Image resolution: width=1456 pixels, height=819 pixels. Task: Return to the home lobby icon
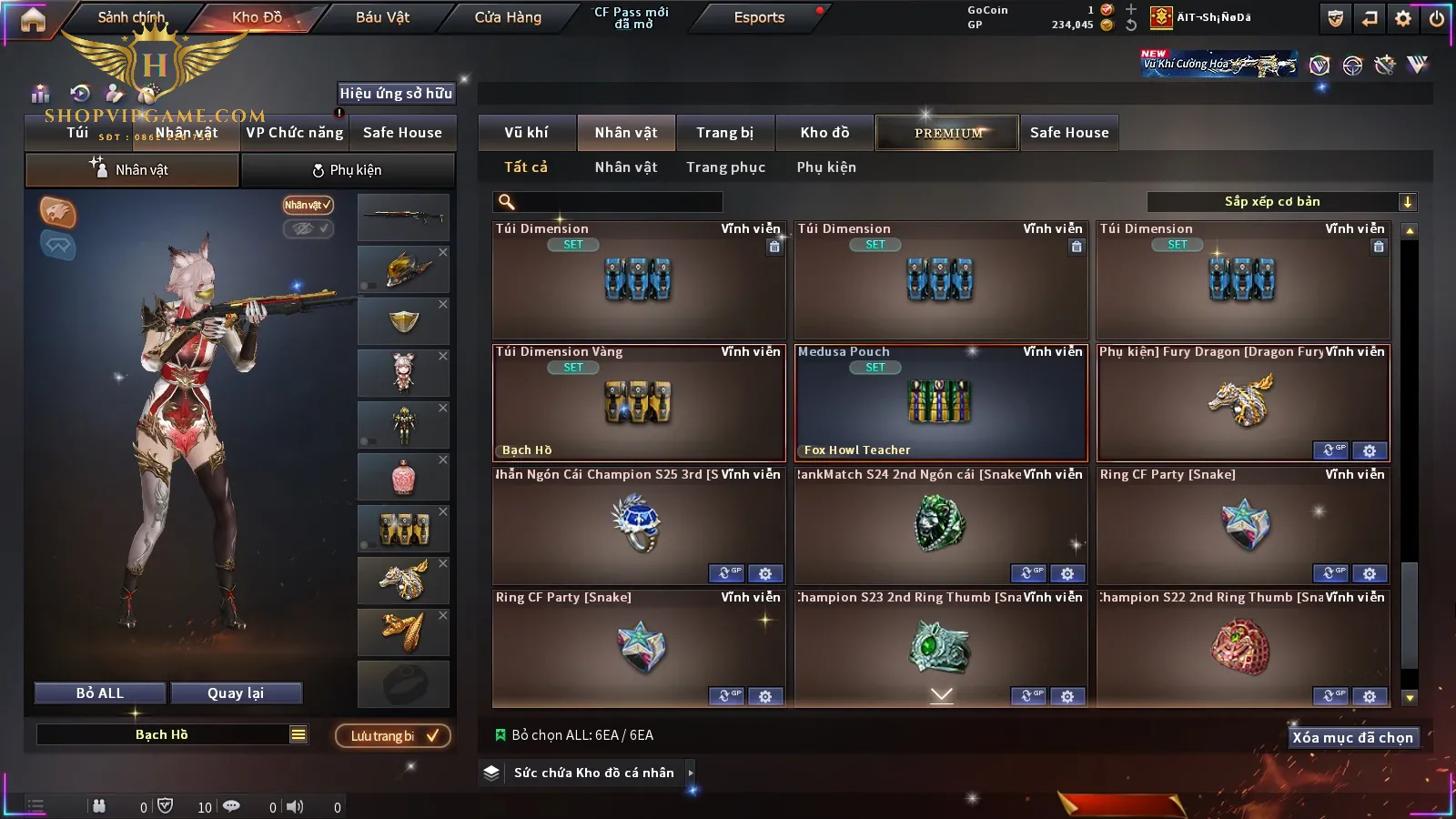[33, 19]
